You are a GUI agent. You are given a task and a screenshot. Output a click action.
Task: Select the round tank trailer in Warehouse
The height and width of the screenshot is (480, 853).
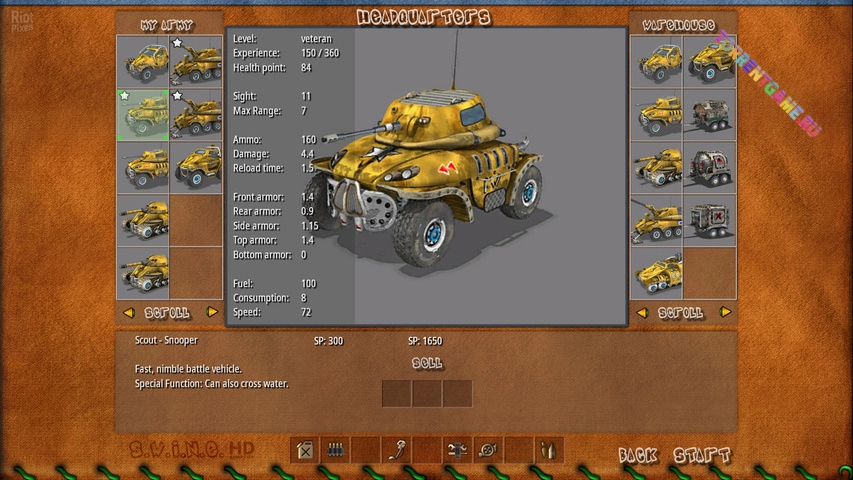[x=710, y=167]
